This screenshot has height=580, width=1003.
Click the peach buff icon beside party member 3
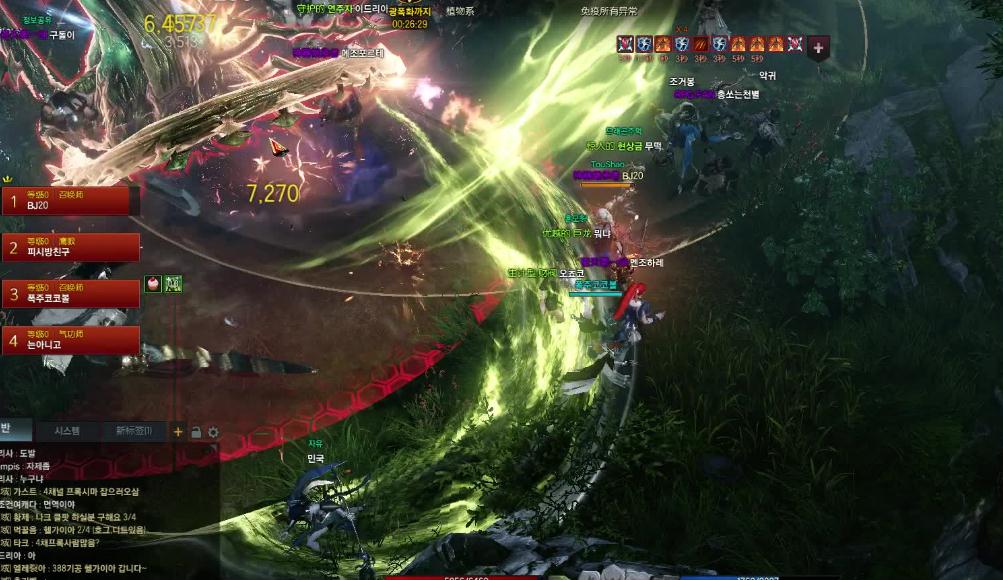153,284
